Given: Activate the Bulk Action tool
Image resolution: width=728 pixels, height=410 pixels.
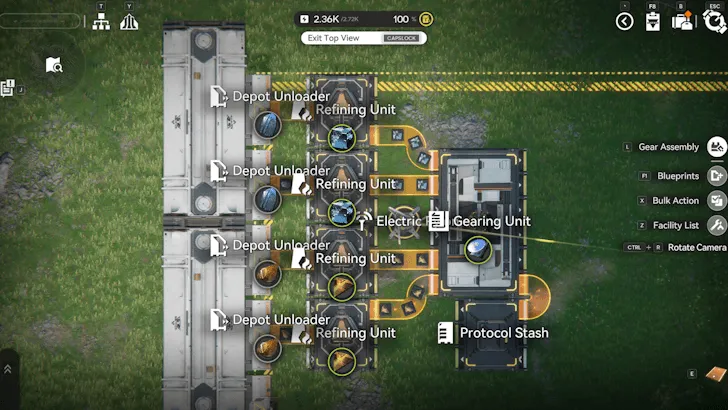Looking at the screenshot, I should point(716,200).
